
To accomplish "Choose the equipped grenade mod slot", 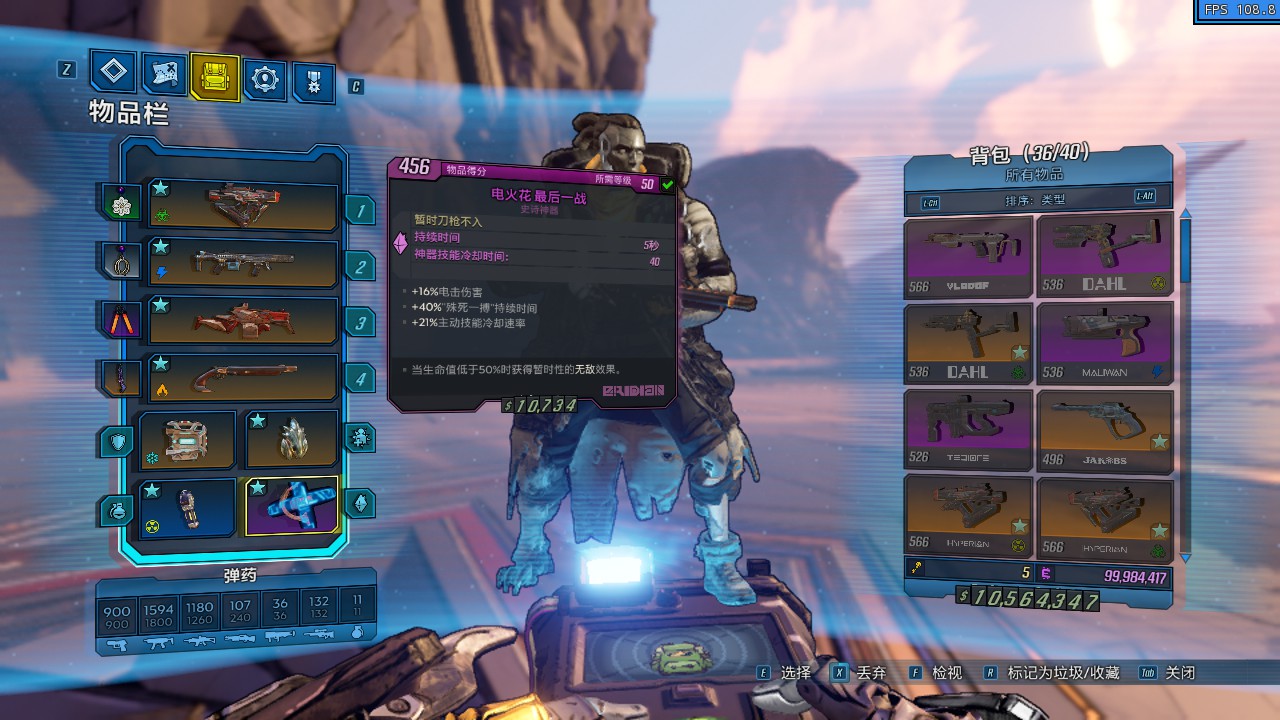I will click(187, 508).
